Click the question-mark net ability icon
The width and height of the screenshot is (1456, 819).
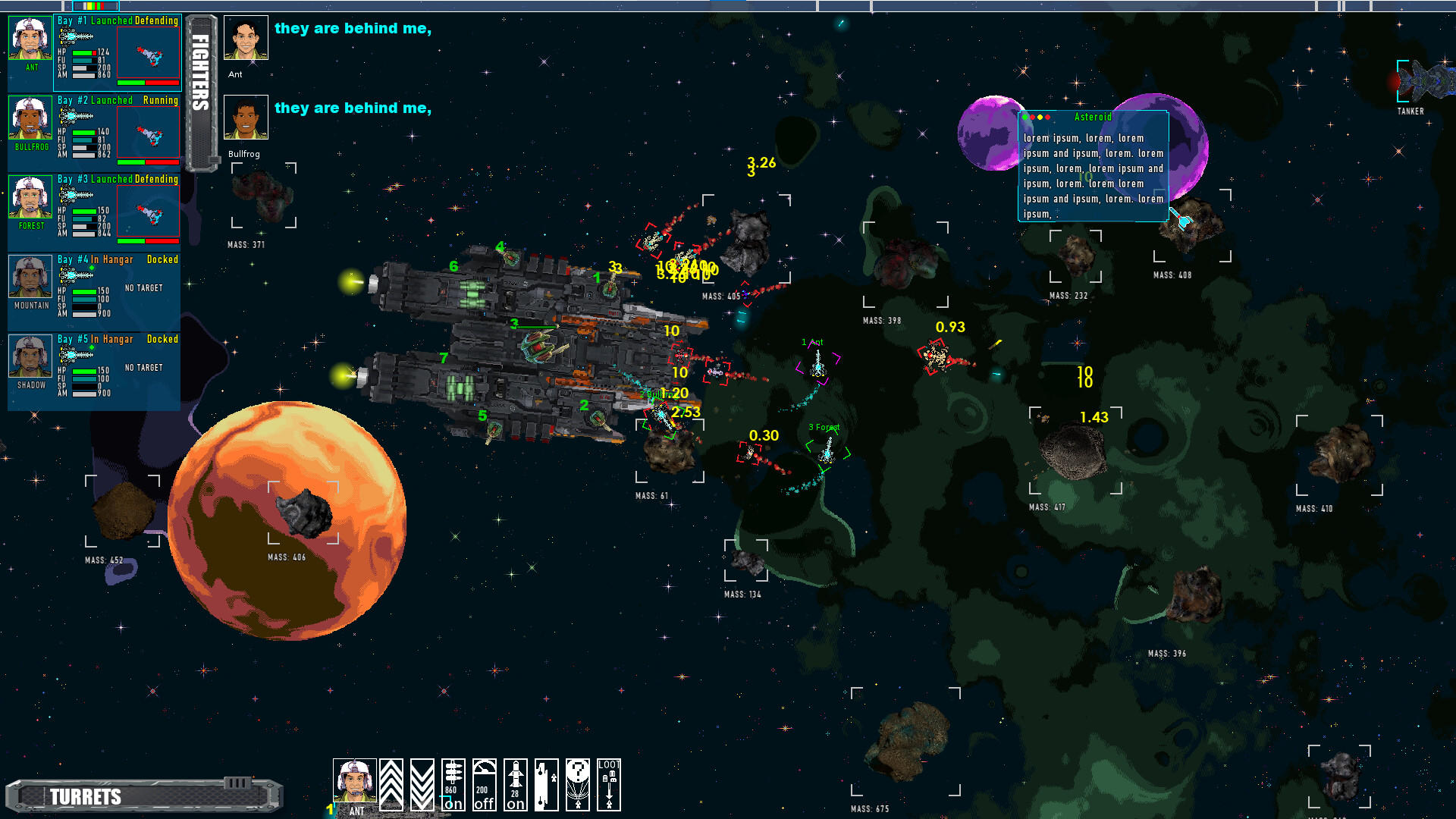578,785
